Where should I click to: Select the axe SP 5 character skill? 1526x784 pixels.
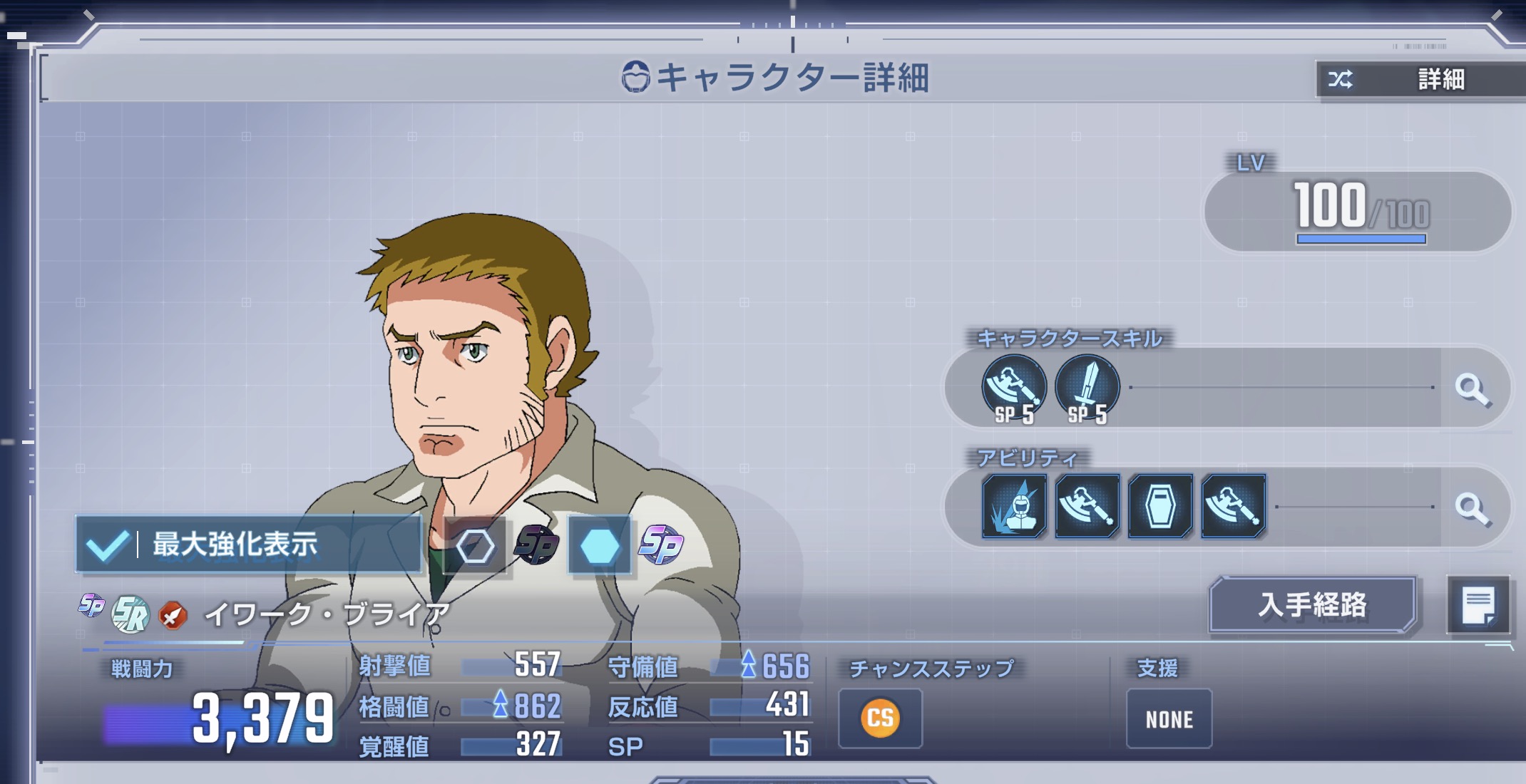point(1014,388)
